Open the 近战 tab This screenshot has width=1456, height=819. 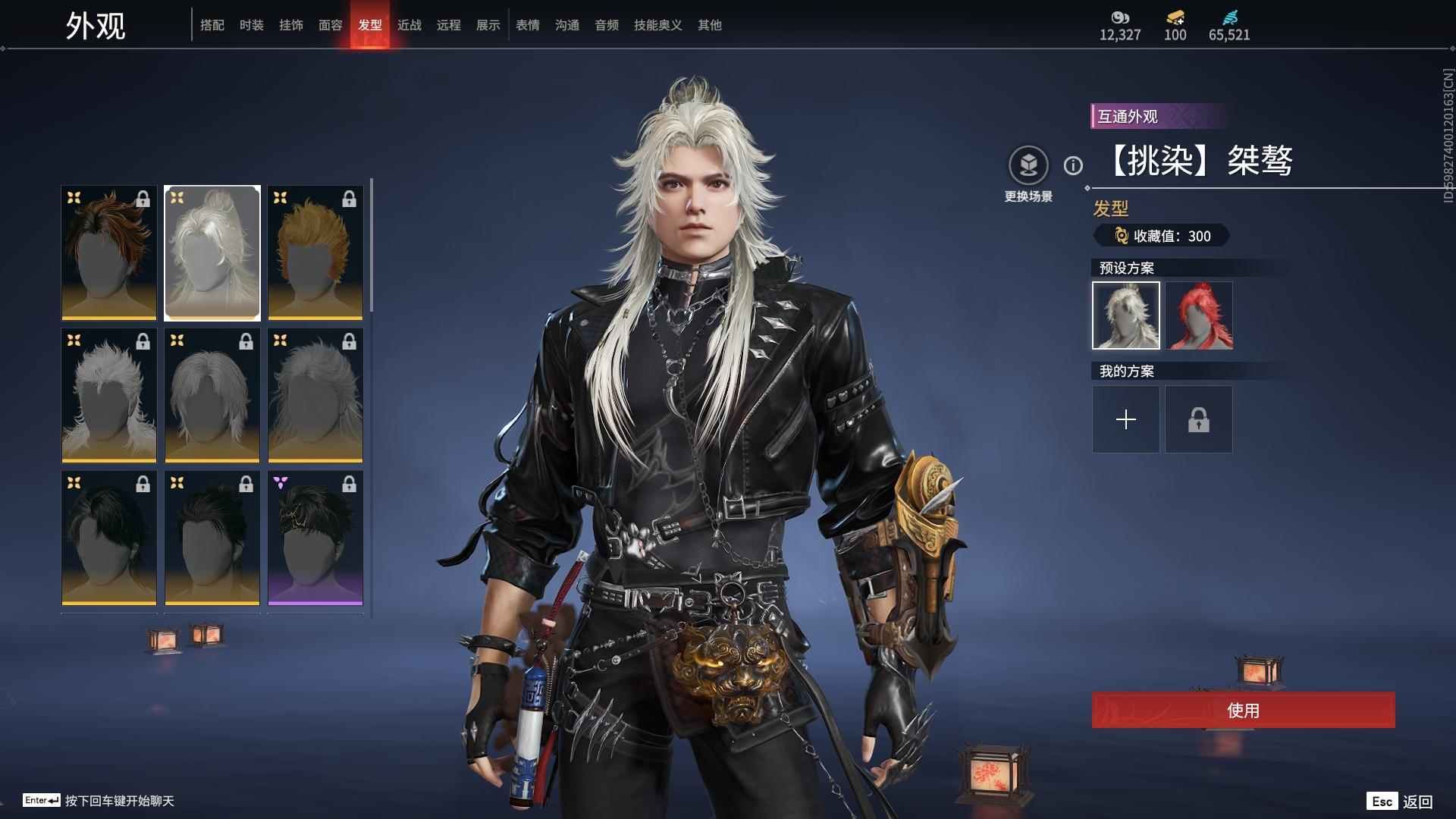(409, 25)
